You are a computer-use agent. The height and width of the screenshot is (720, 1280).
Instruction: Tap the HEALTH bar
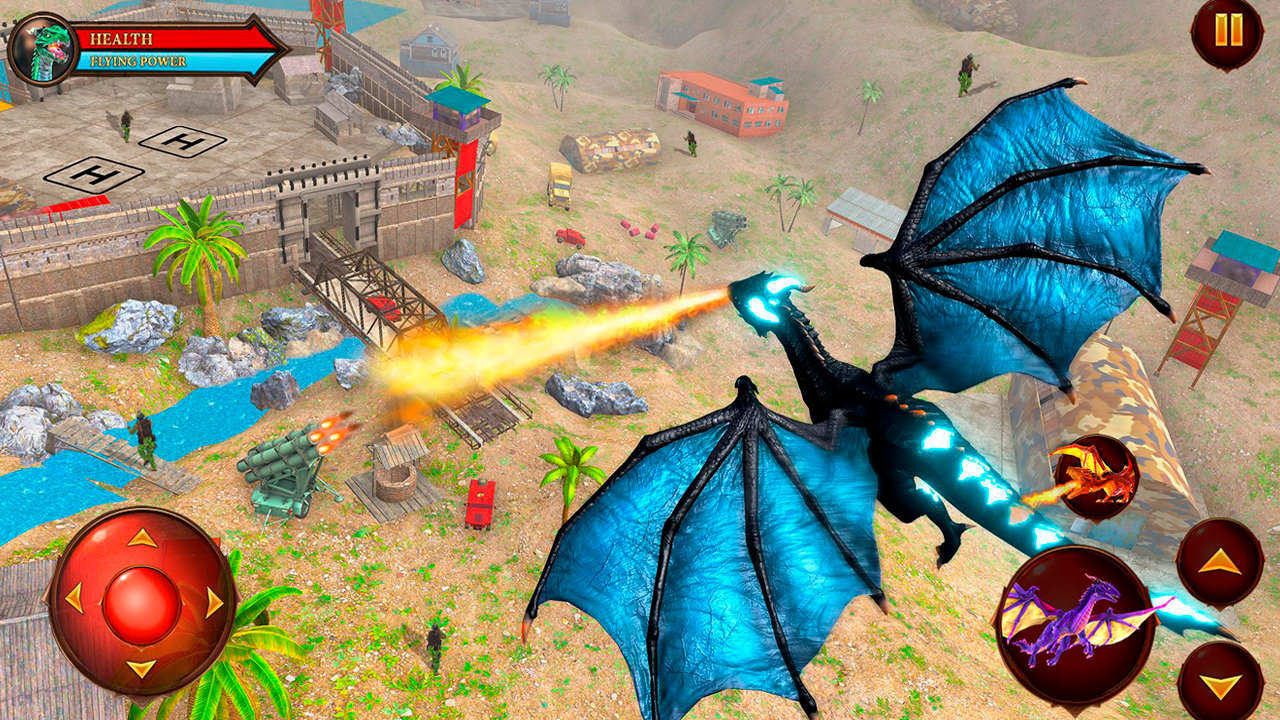tap(150, 40)
